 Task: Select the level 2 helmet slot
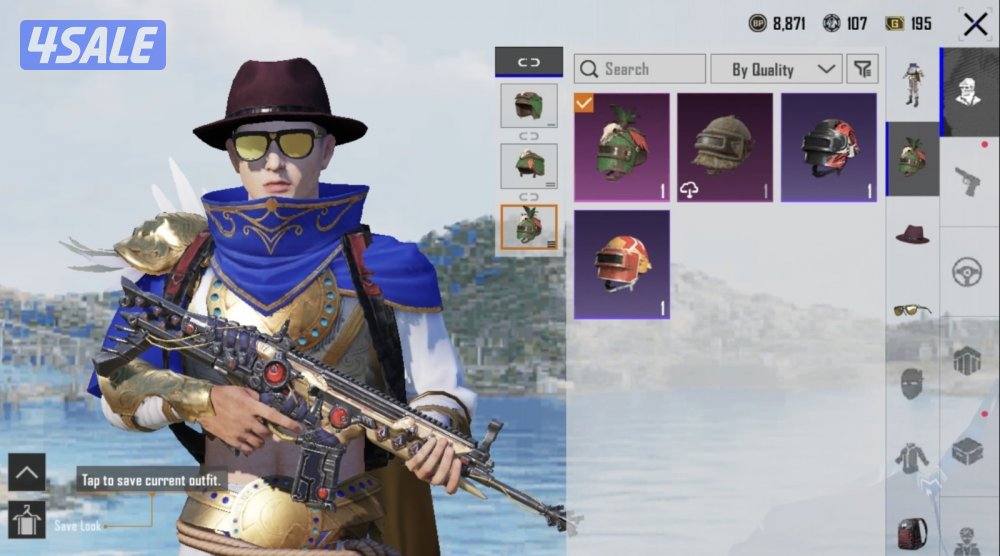(x=529, y=166)
